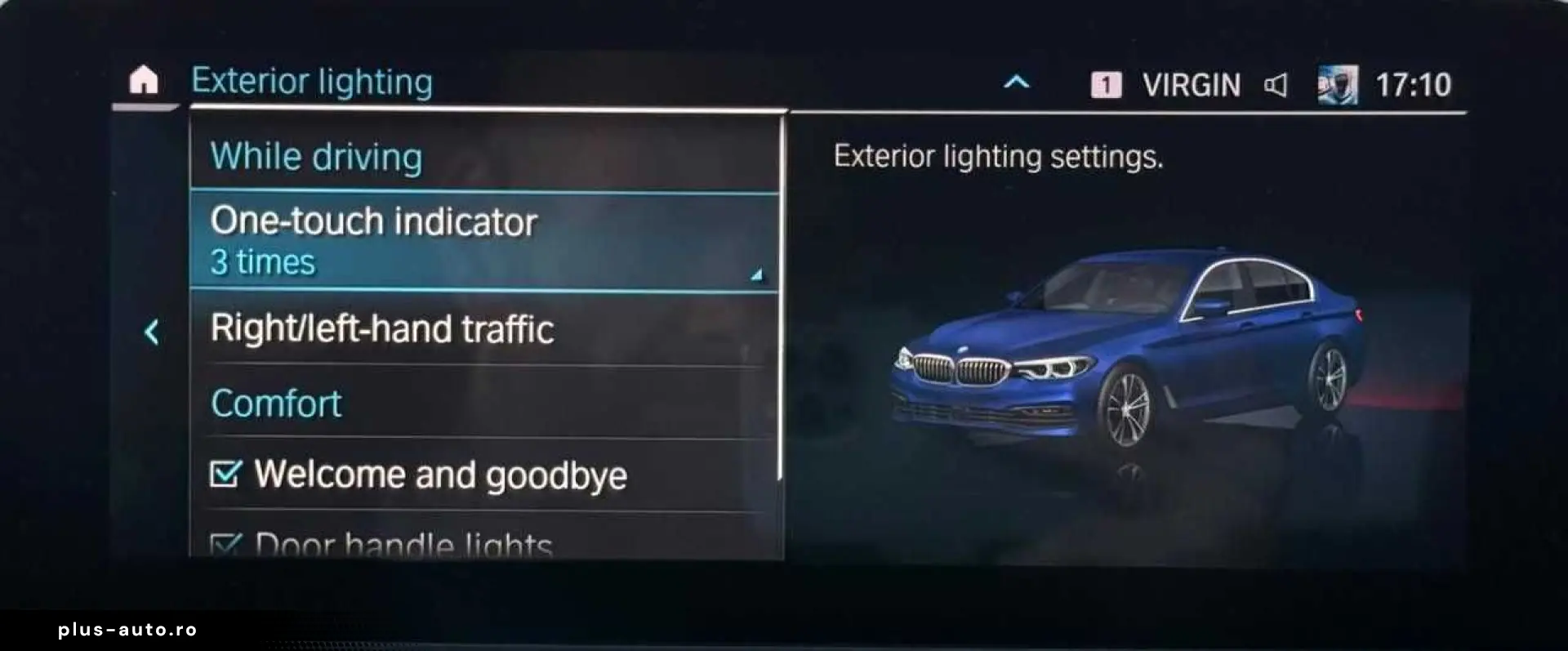This screenshot has width=1568, height=651.
Task: Click the speaker icon next to VIRGIN
Action: tap(1278, 84)
